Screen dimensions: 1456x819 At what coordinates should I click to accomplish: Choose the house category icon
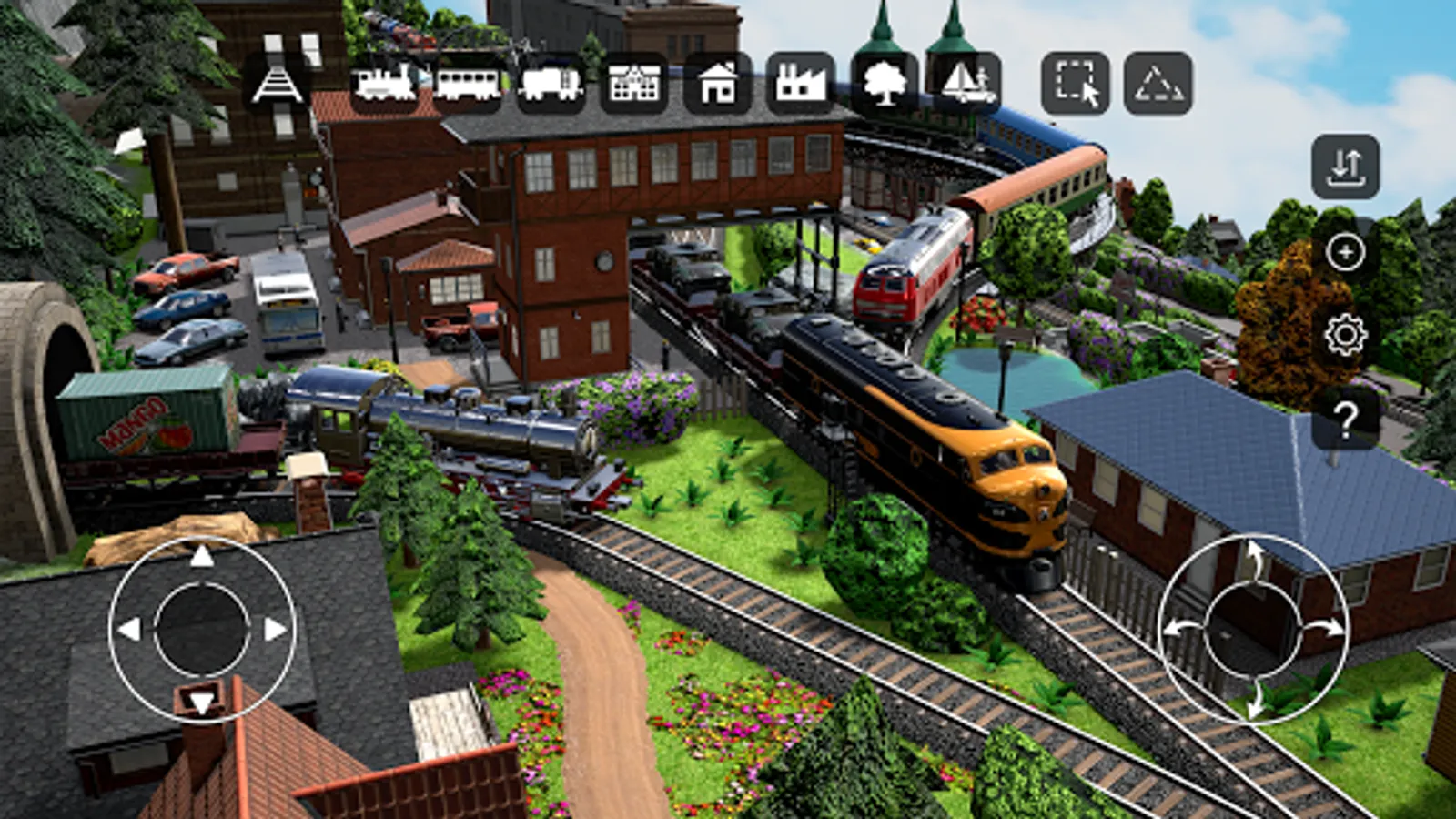pyautogui.click(x=718, y=84)
